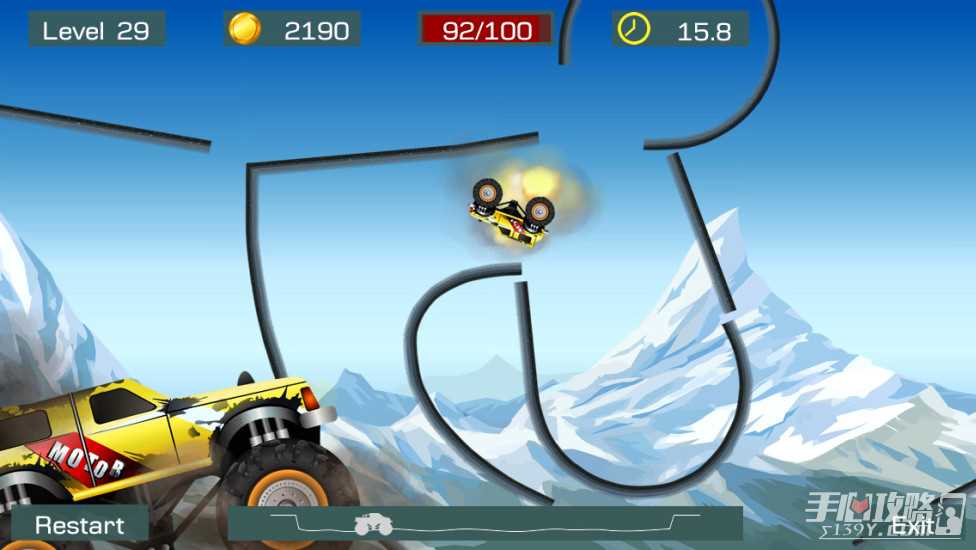Click the track progress minimap bar

click(485, 523)
